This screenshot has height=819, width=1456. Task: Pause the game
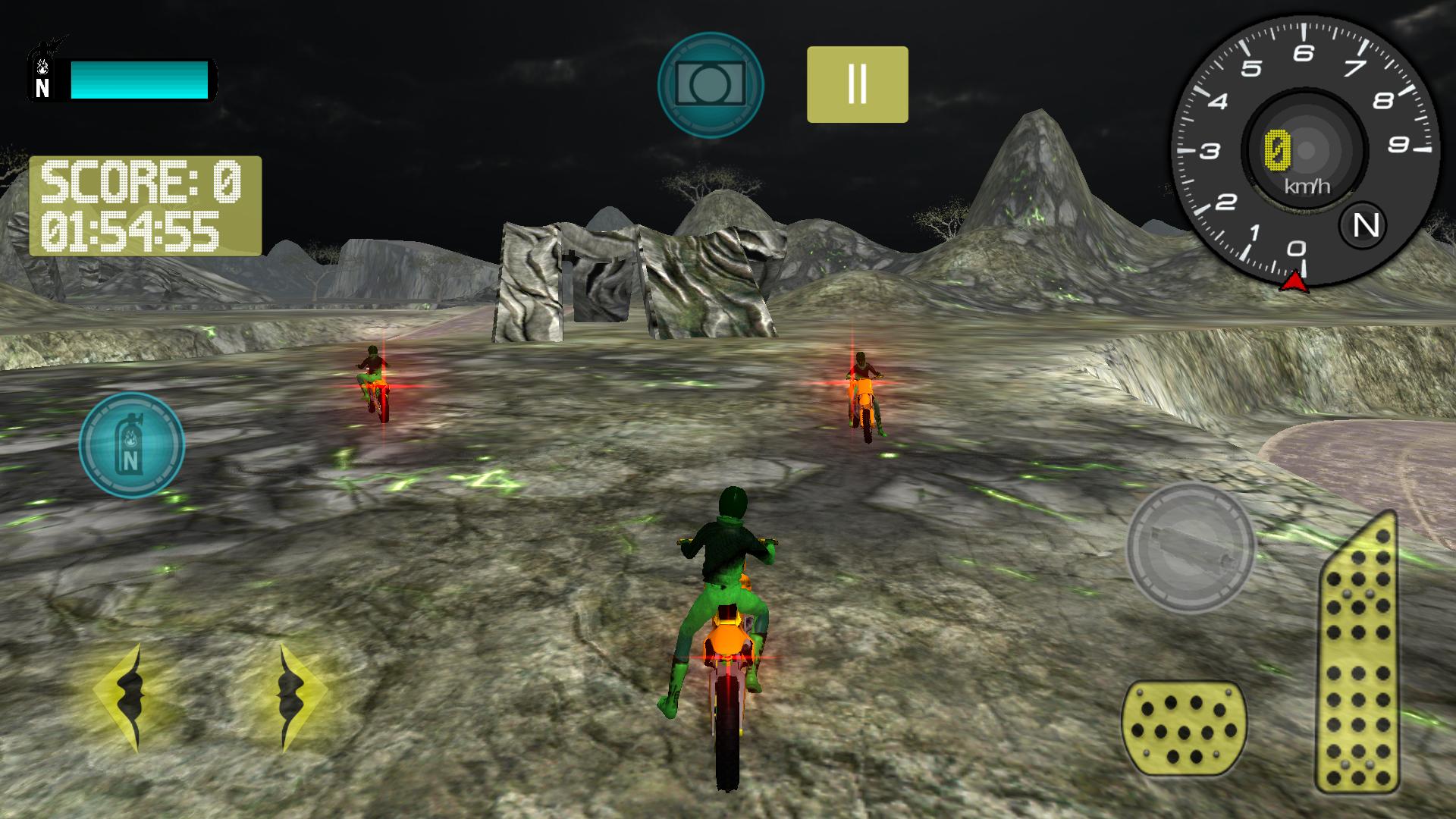[x=857, y=82]
